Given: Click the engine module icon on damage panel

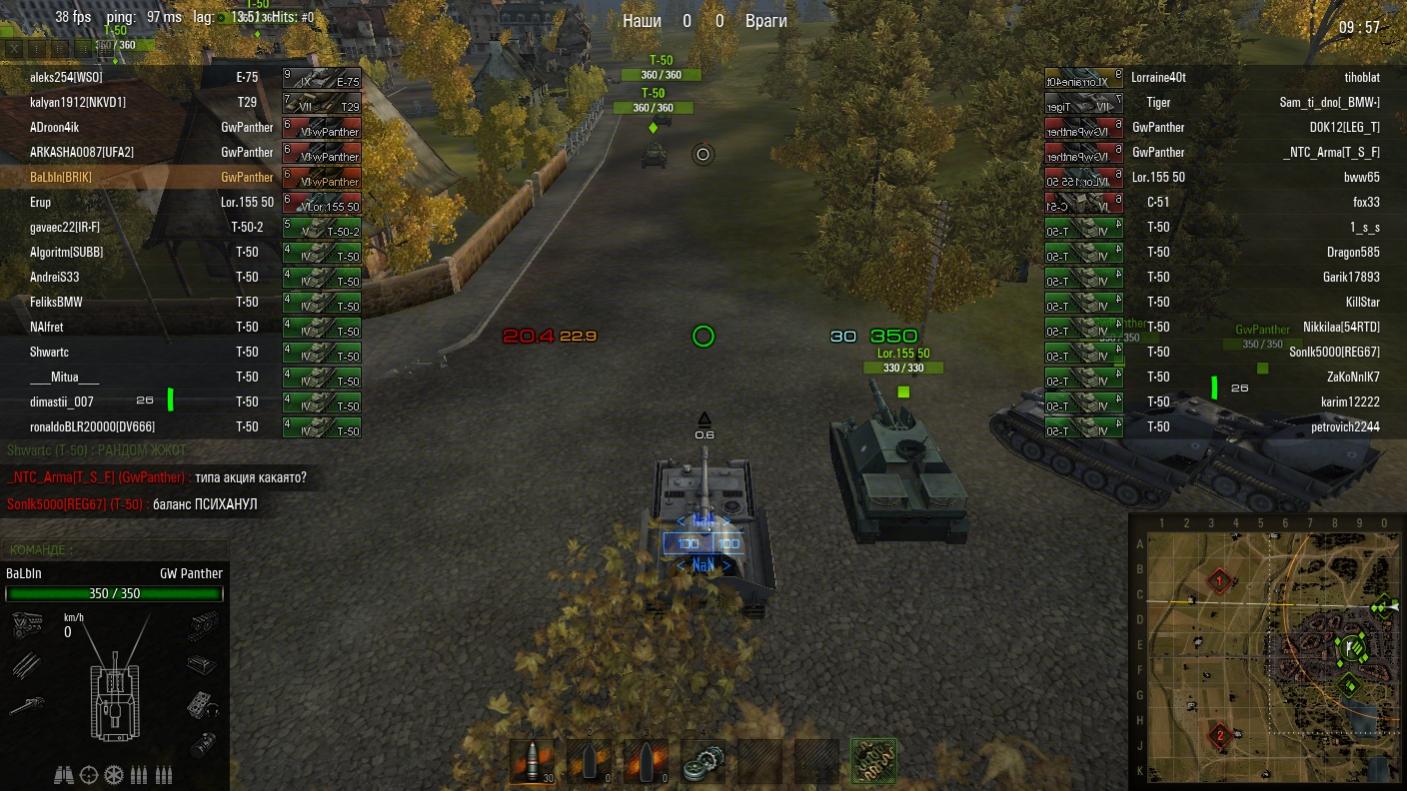Looking at the screenshot, I should (x=25, y=627).
